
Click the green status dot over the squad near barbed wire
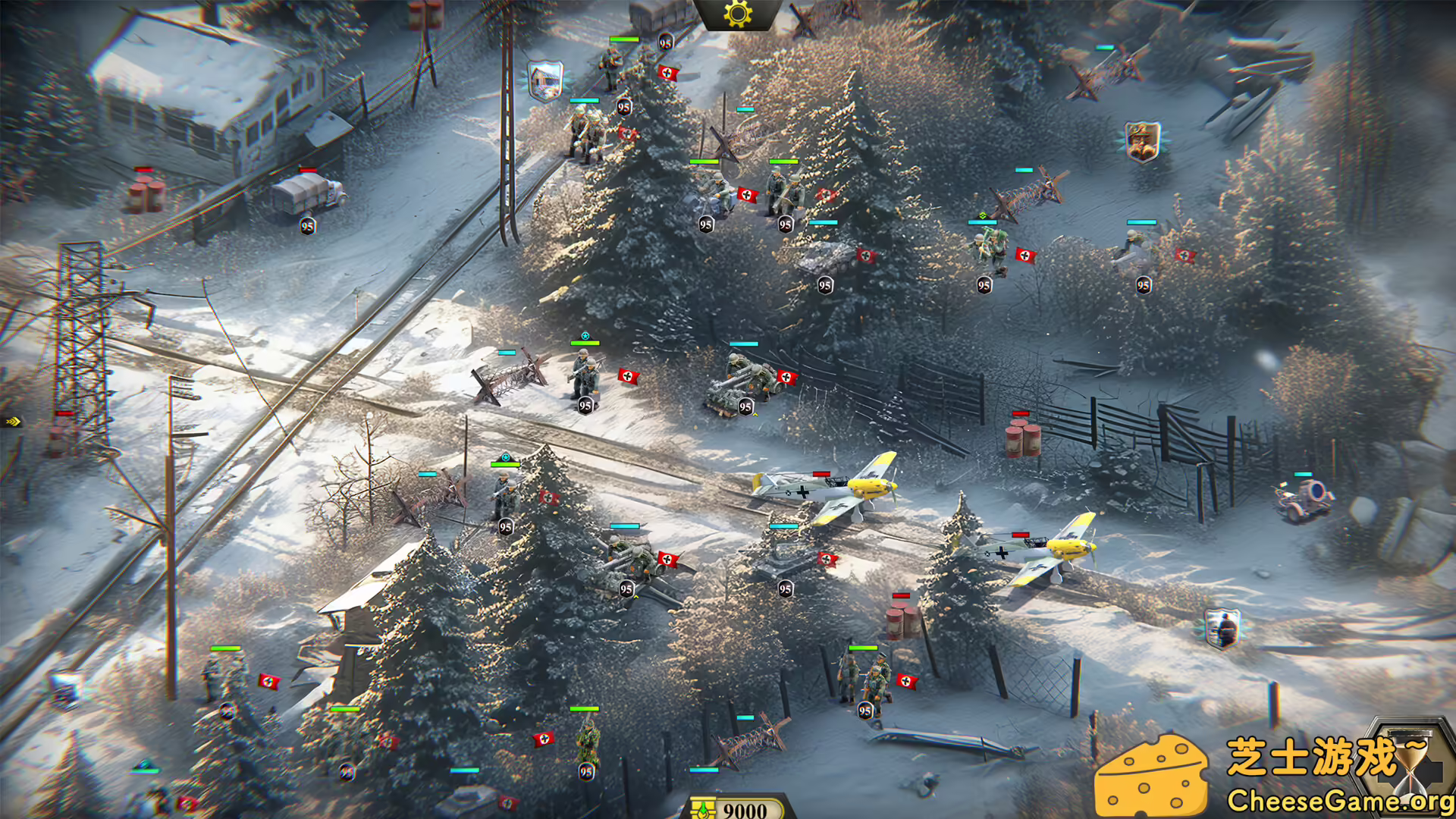coord(984,215)
